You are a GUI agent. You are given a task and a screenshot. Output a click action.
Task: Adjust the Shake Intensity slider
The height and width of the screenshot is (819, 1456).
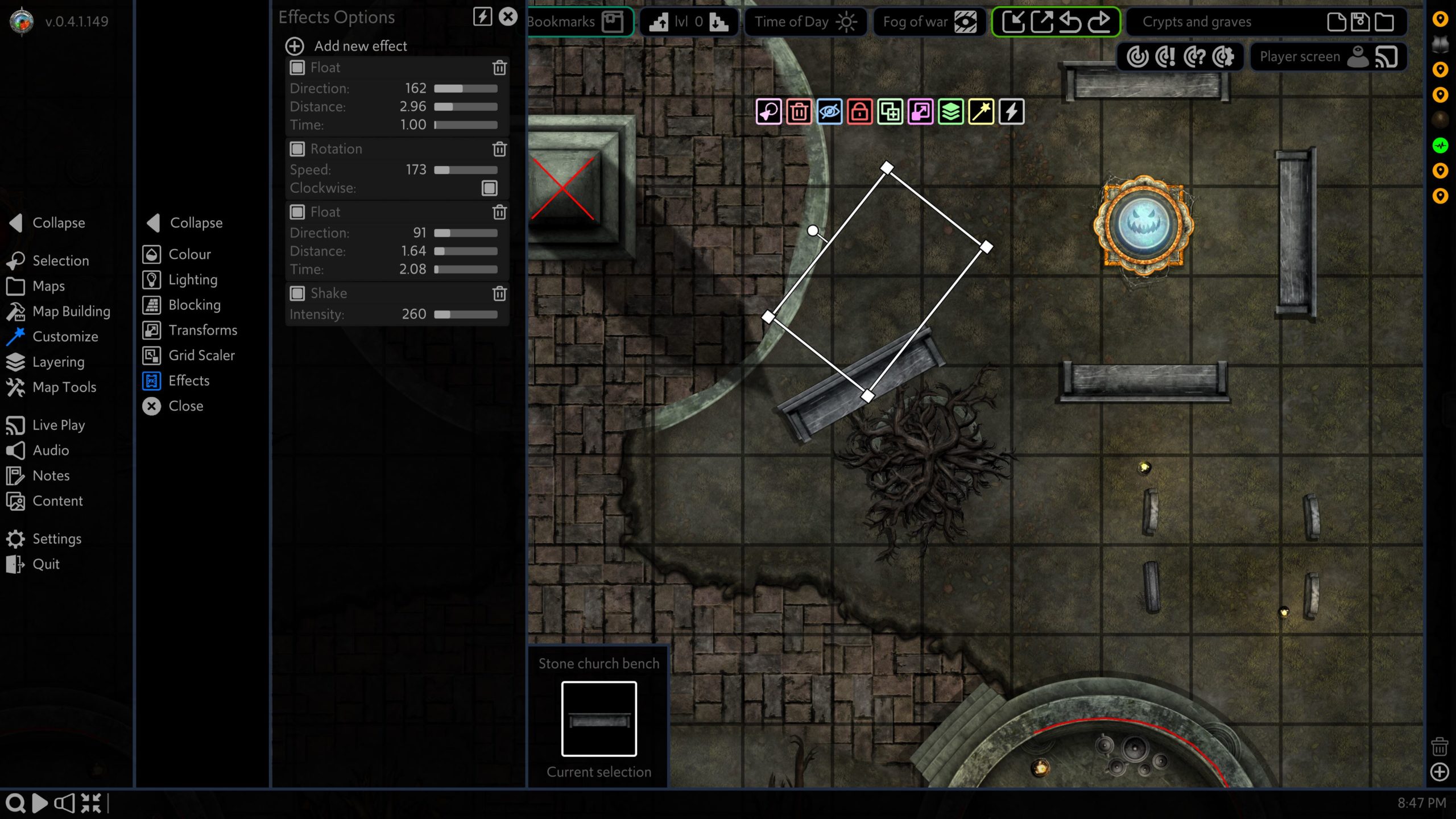click(465, 315)
